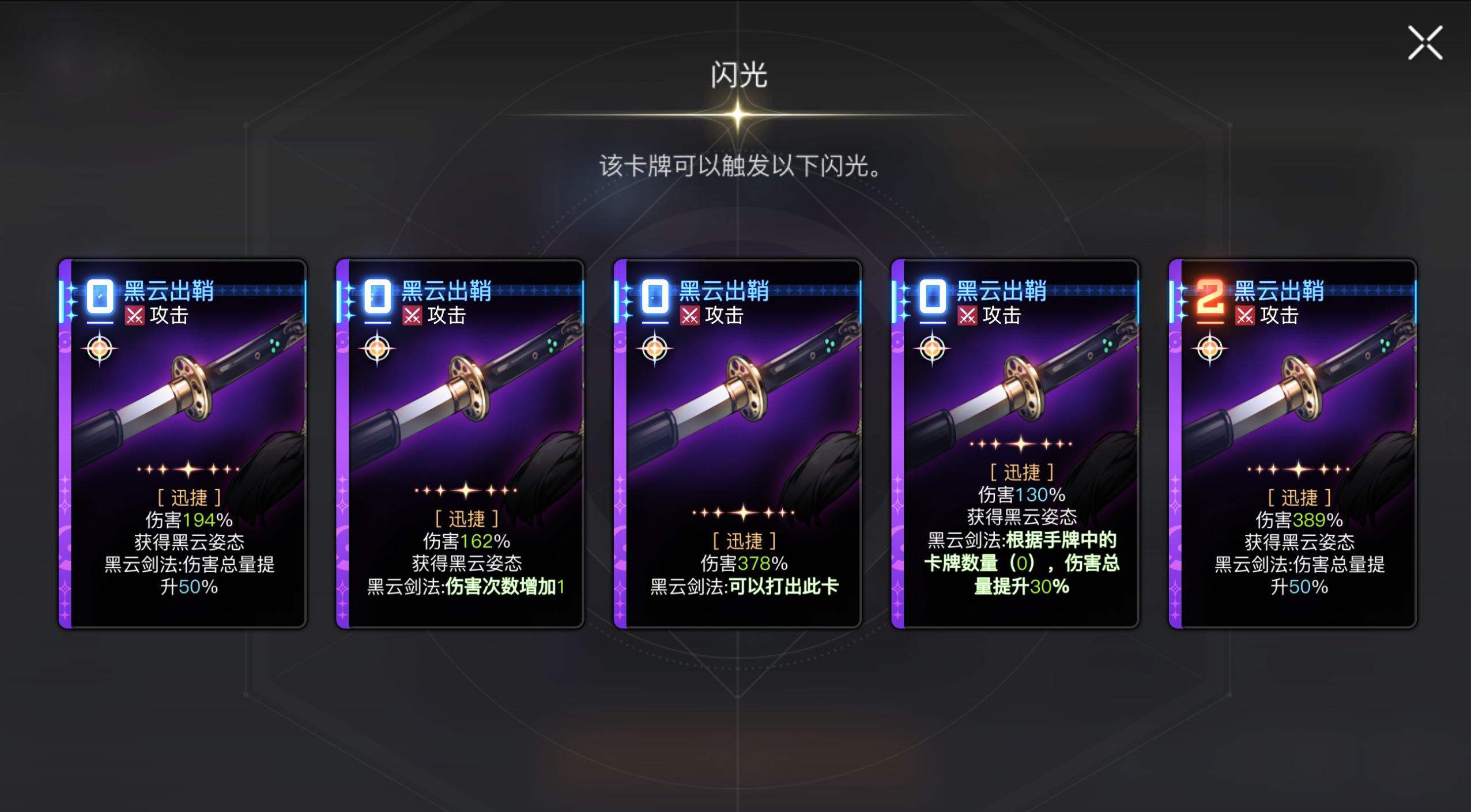Click the 攻击 badge icon on the fourth card

968,315
